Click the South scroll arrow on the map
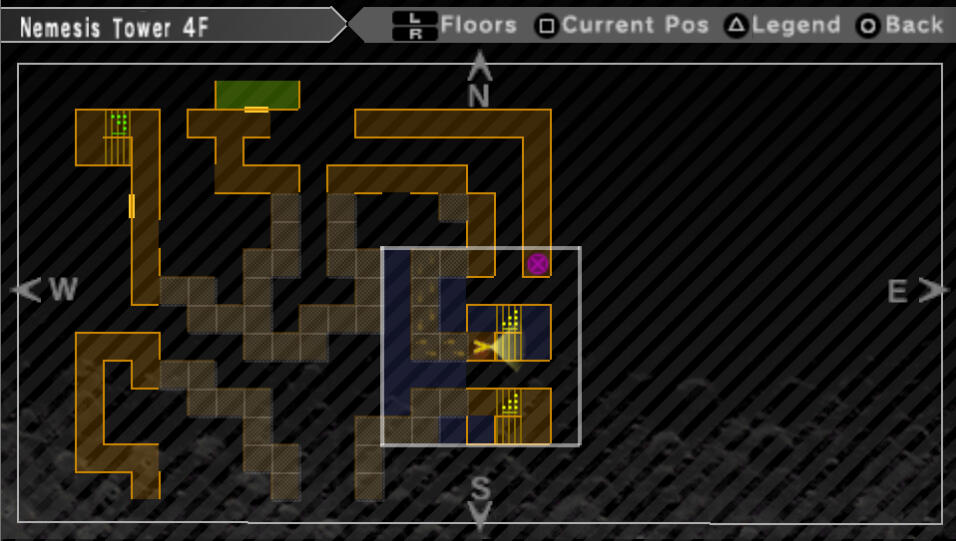Image resolution: width=956 pixels, height=541 pixels. click(481, 517)
